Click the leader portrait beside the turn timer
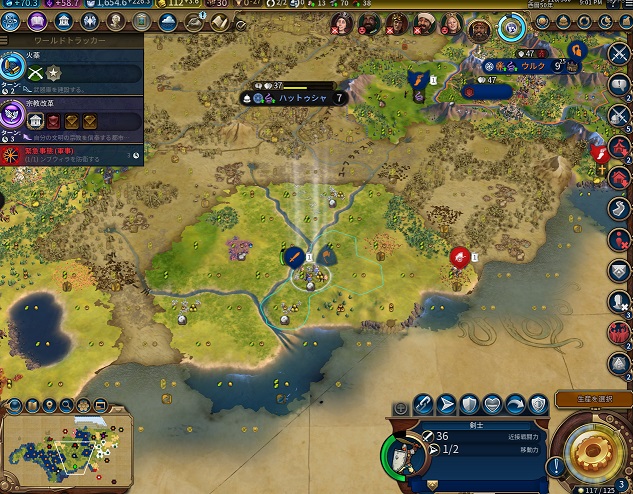Viewport: 633px width, 494px height. 480,26
